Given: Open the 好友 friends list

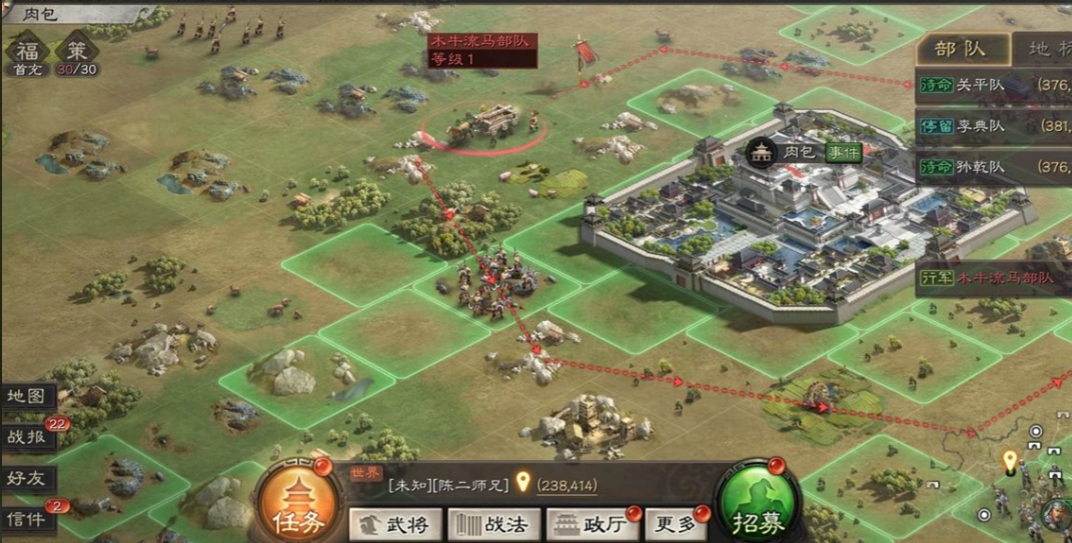Looking at the screenshot, I should point(28,478).
